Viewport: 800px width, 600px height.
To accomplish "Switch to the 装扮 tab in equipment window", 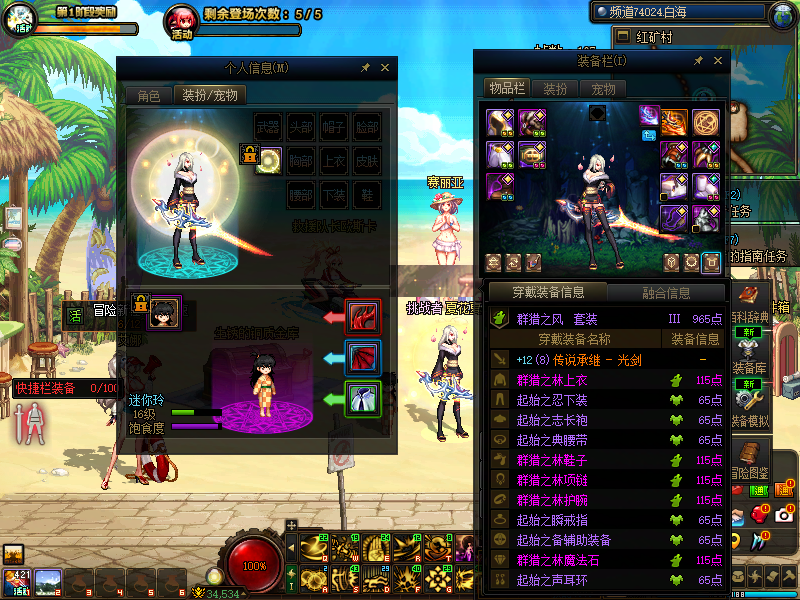I will coord(554,89).
